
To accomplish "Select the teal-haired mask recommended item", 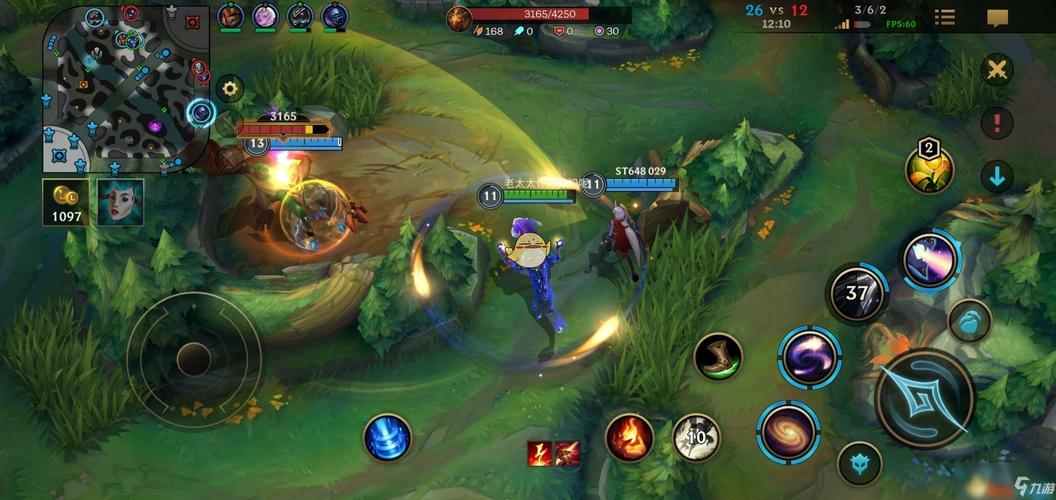I will [x=120, y=201].
